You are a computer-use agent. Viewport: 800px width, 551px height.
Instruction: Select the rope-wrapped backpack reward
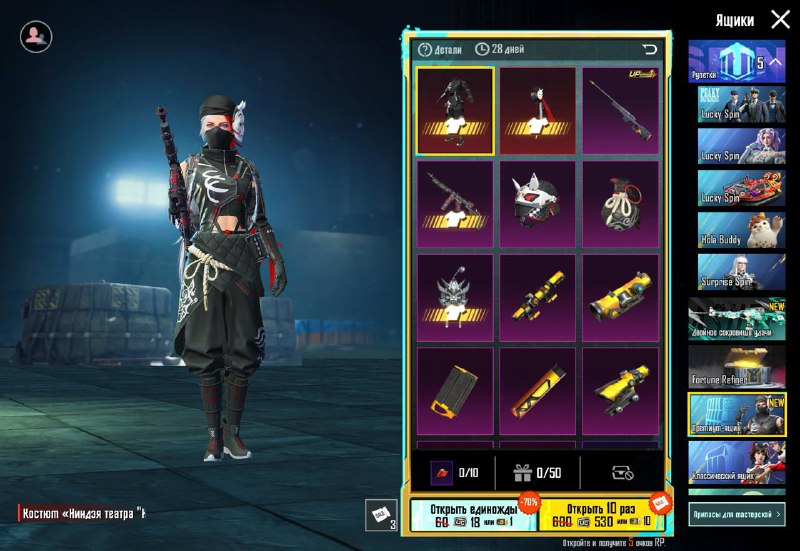(621, 205)
